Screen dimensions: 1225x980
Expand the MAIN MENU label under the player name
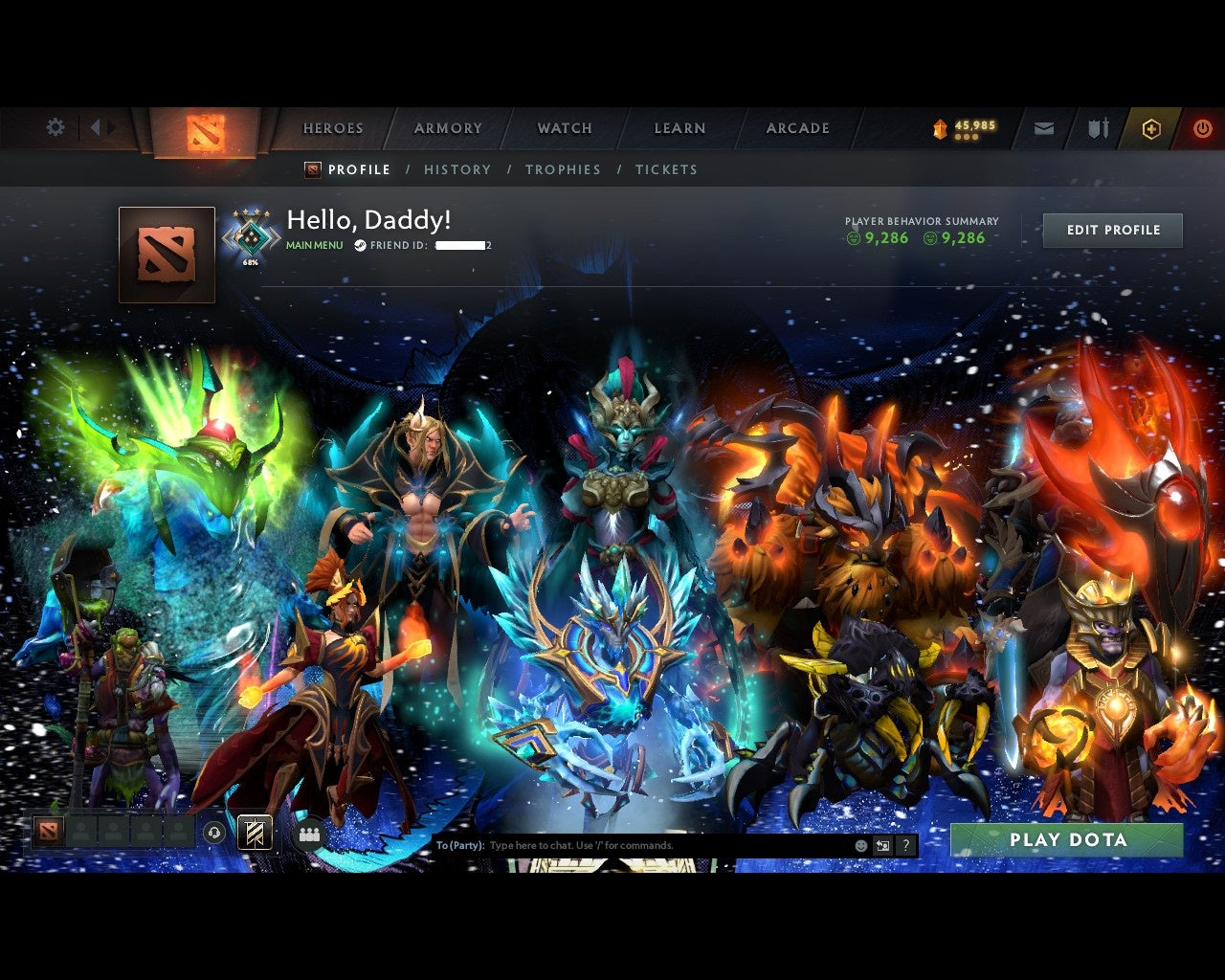tap(313, 245)
